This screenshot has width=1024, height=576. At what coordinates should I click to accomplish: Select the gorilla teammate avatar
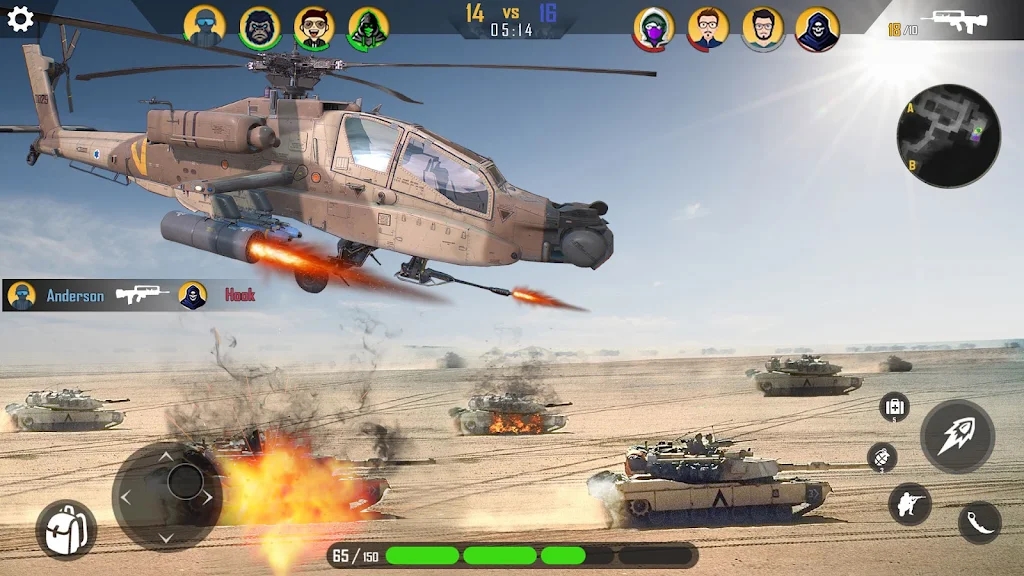point(259,28)
